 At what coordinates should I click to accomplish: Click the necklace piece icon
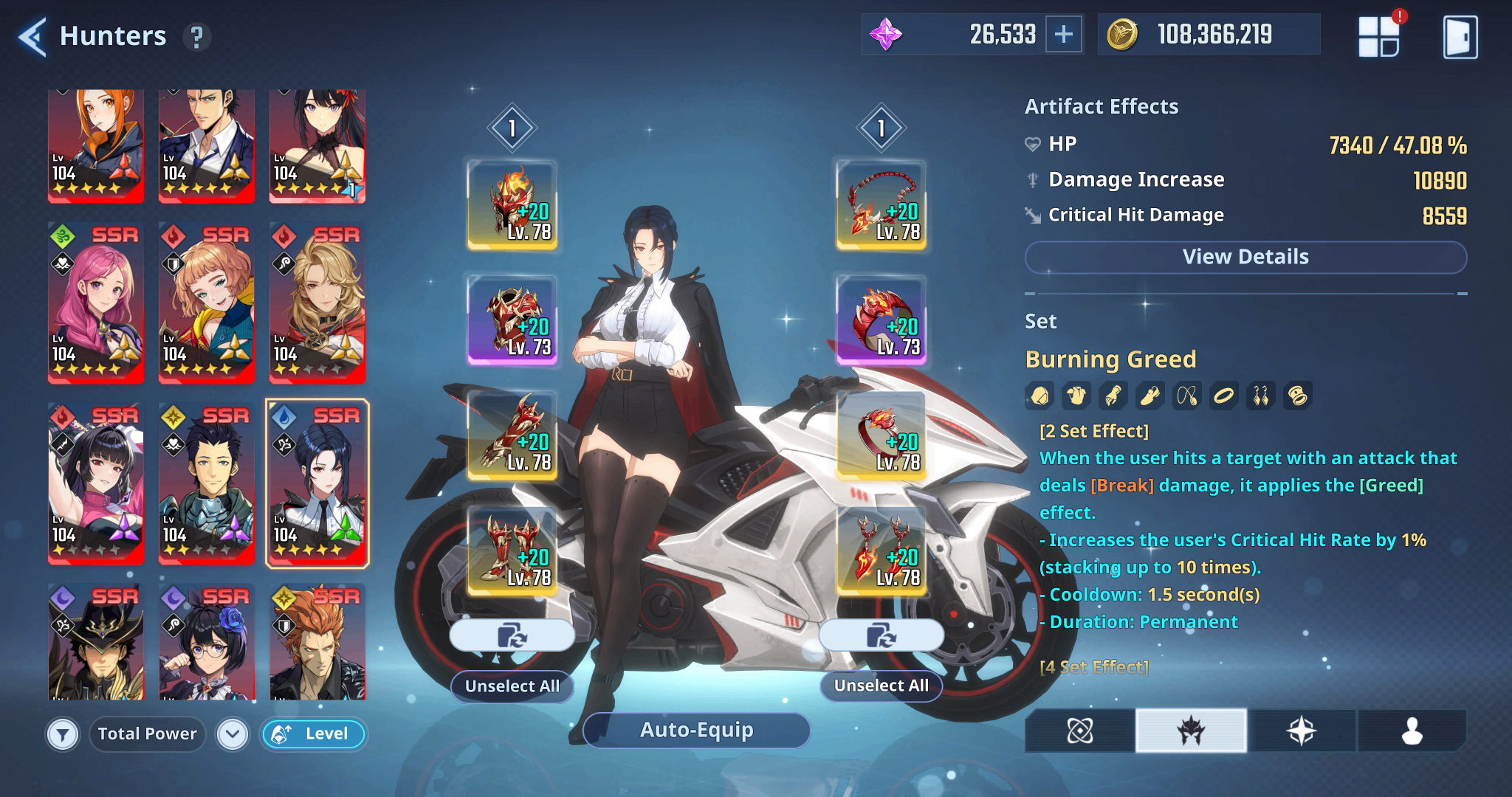tap(1187, 395)
